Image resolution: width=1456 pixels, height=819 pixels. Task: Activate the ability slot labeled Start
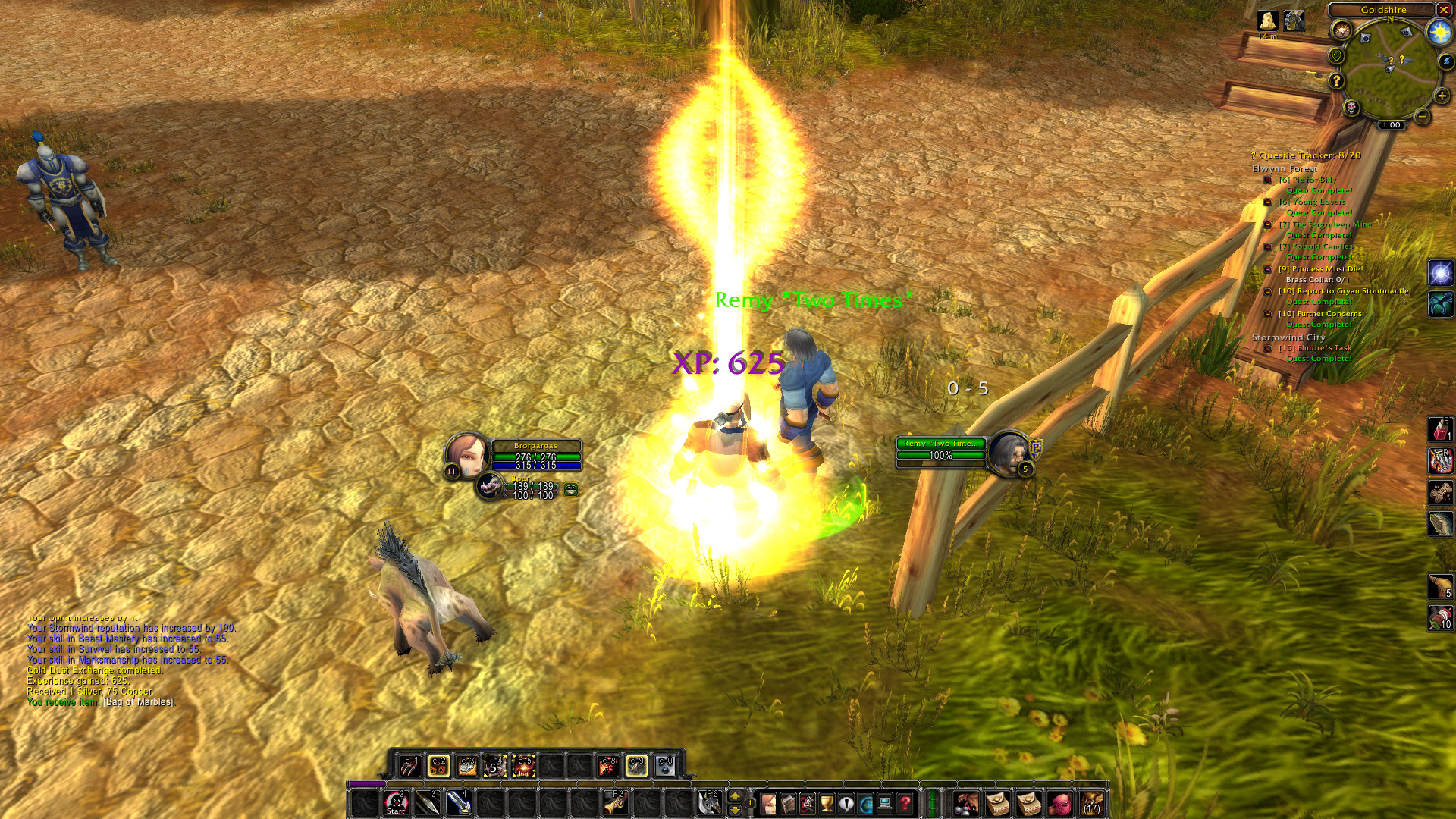point(395,803)
